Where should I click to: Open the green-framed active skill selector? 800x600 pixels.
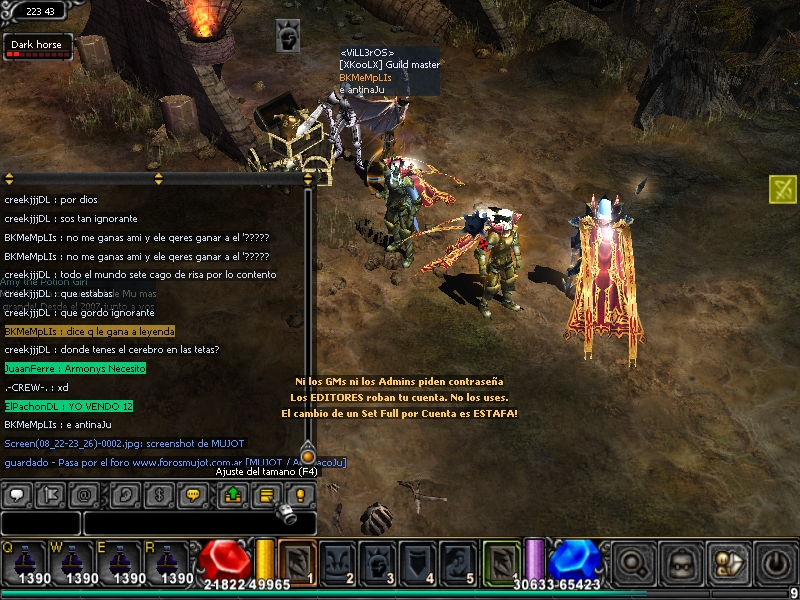pos(501,562)
